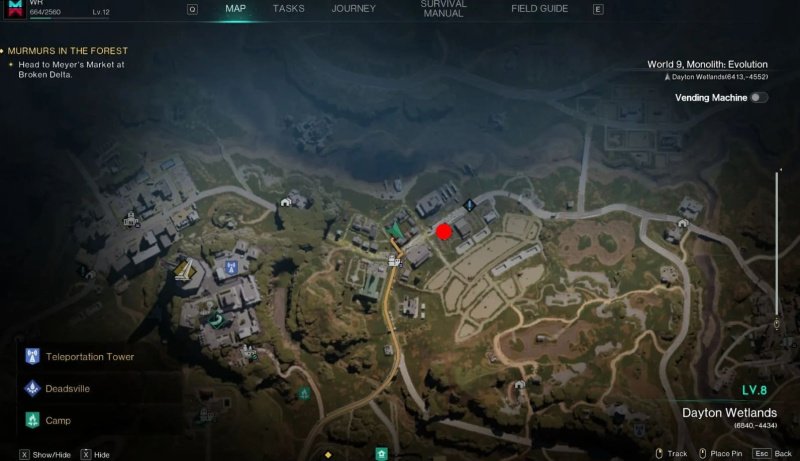800x461 pixels.
Task: Select Teleportation Tower in the map legend
Action: tap(88, 357)
